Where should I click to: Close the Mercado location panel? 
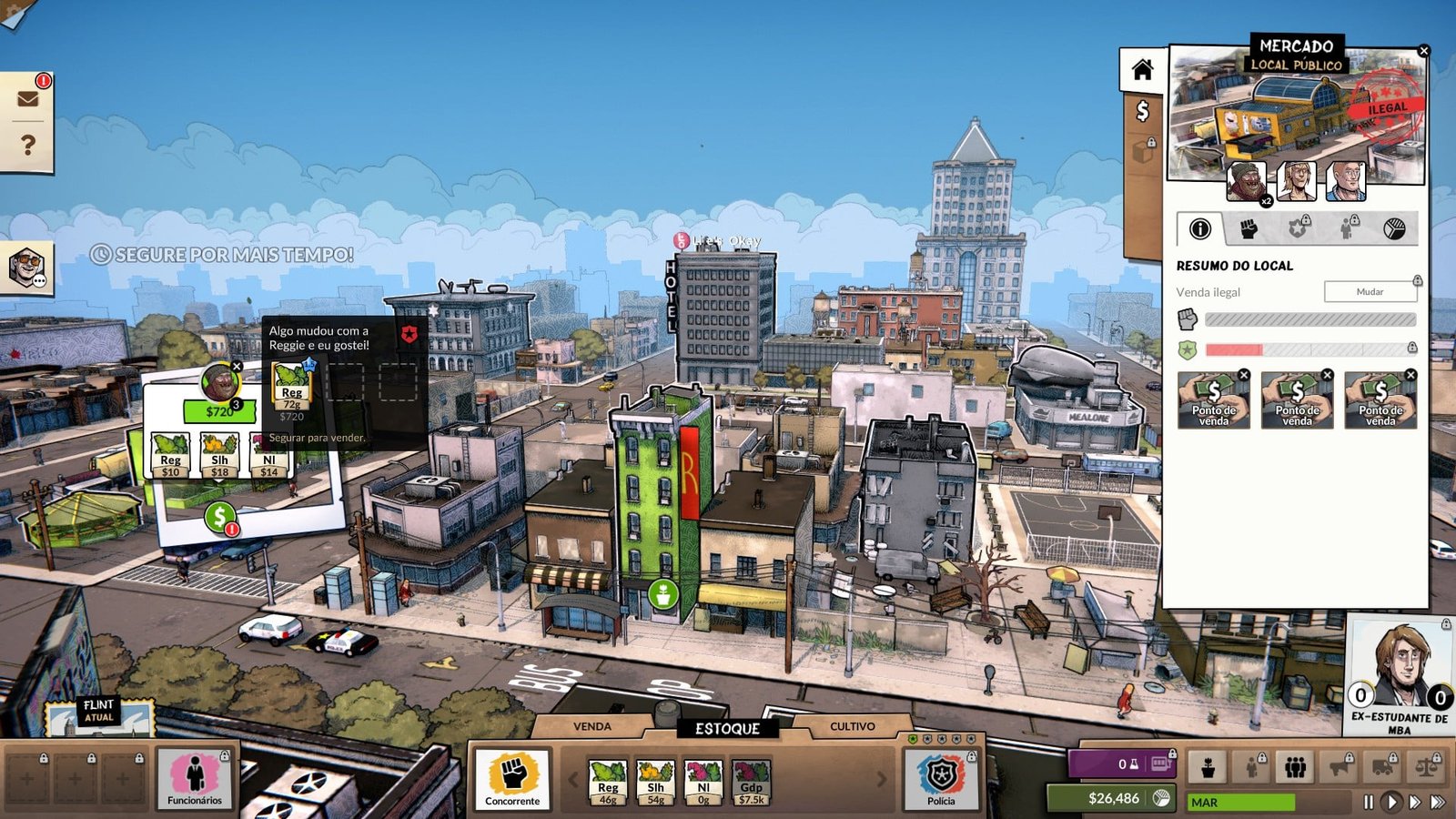tap(1424, 51)
